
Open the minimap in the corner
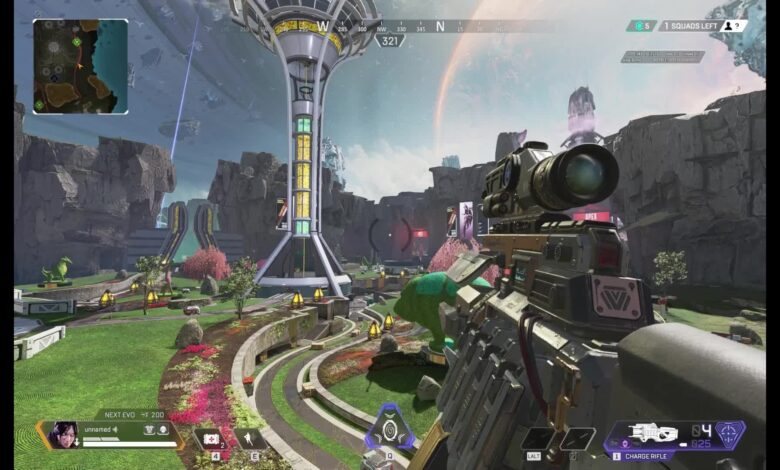(80, 66)
